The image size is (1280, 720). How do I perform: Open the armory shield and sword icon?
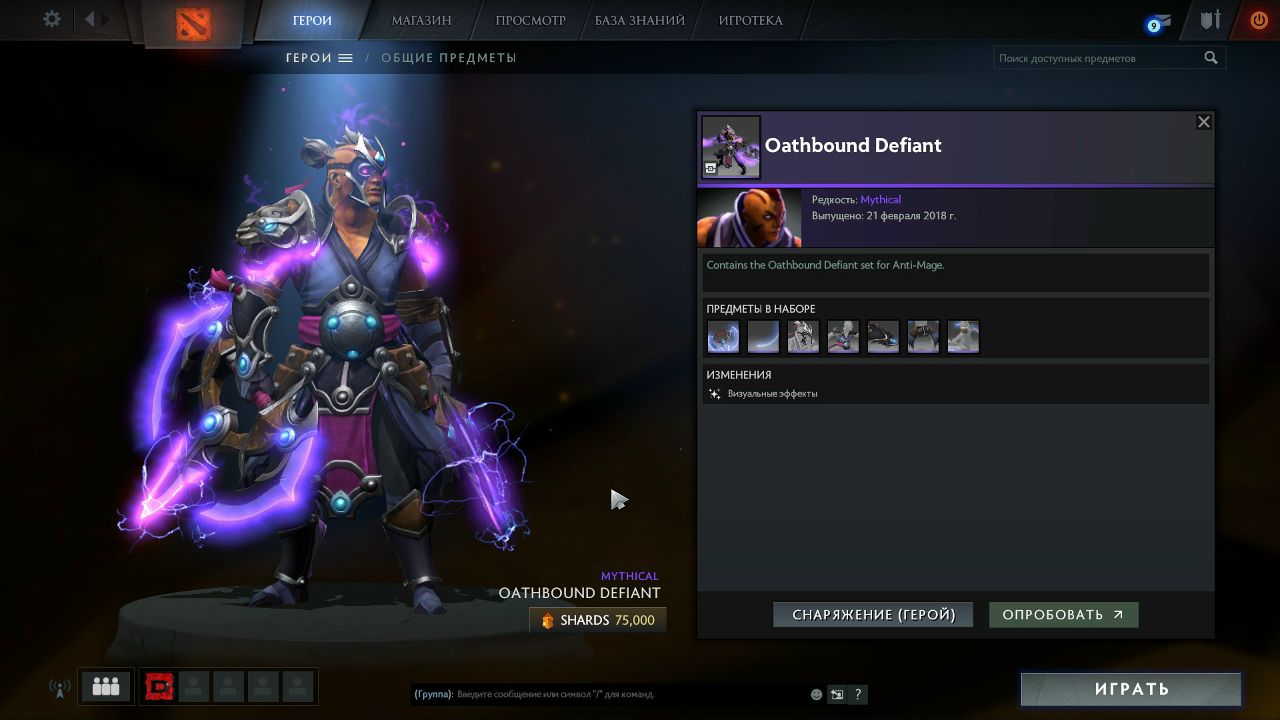pyautogui.click(x=1211, y=20)
